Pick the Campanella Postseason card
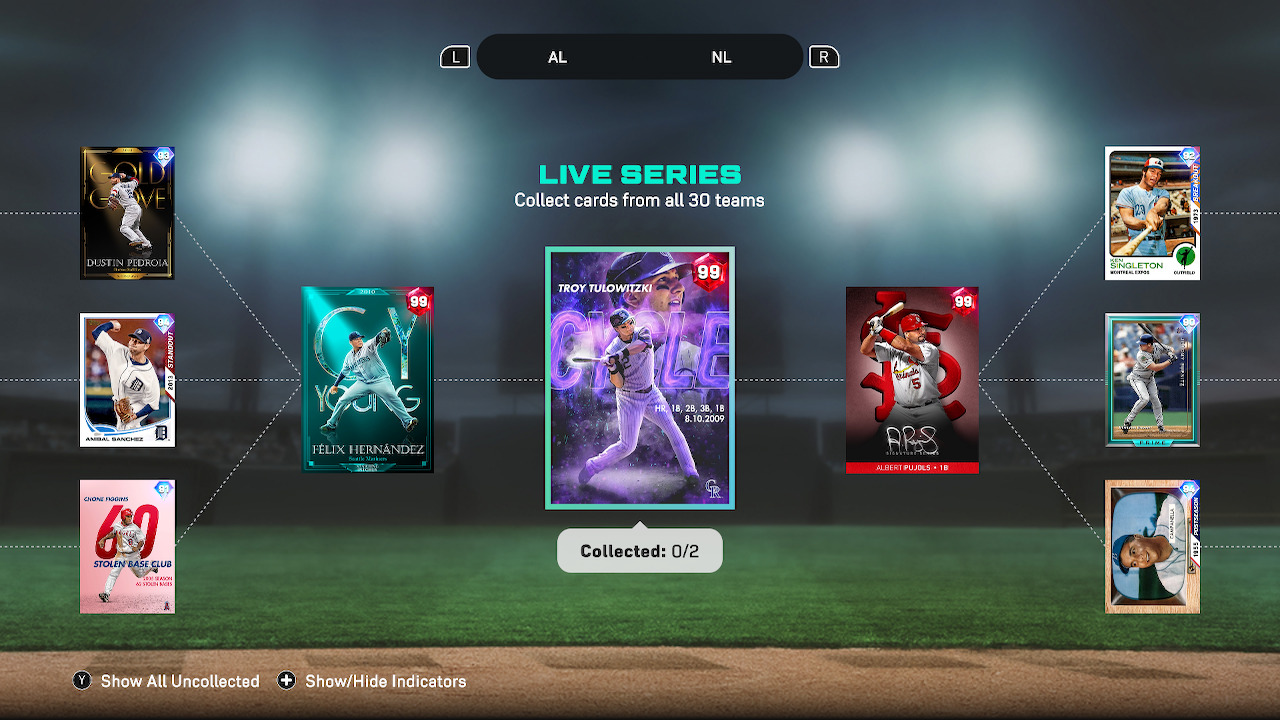This screenshot has width=1280, height=720. point(1152,546)
